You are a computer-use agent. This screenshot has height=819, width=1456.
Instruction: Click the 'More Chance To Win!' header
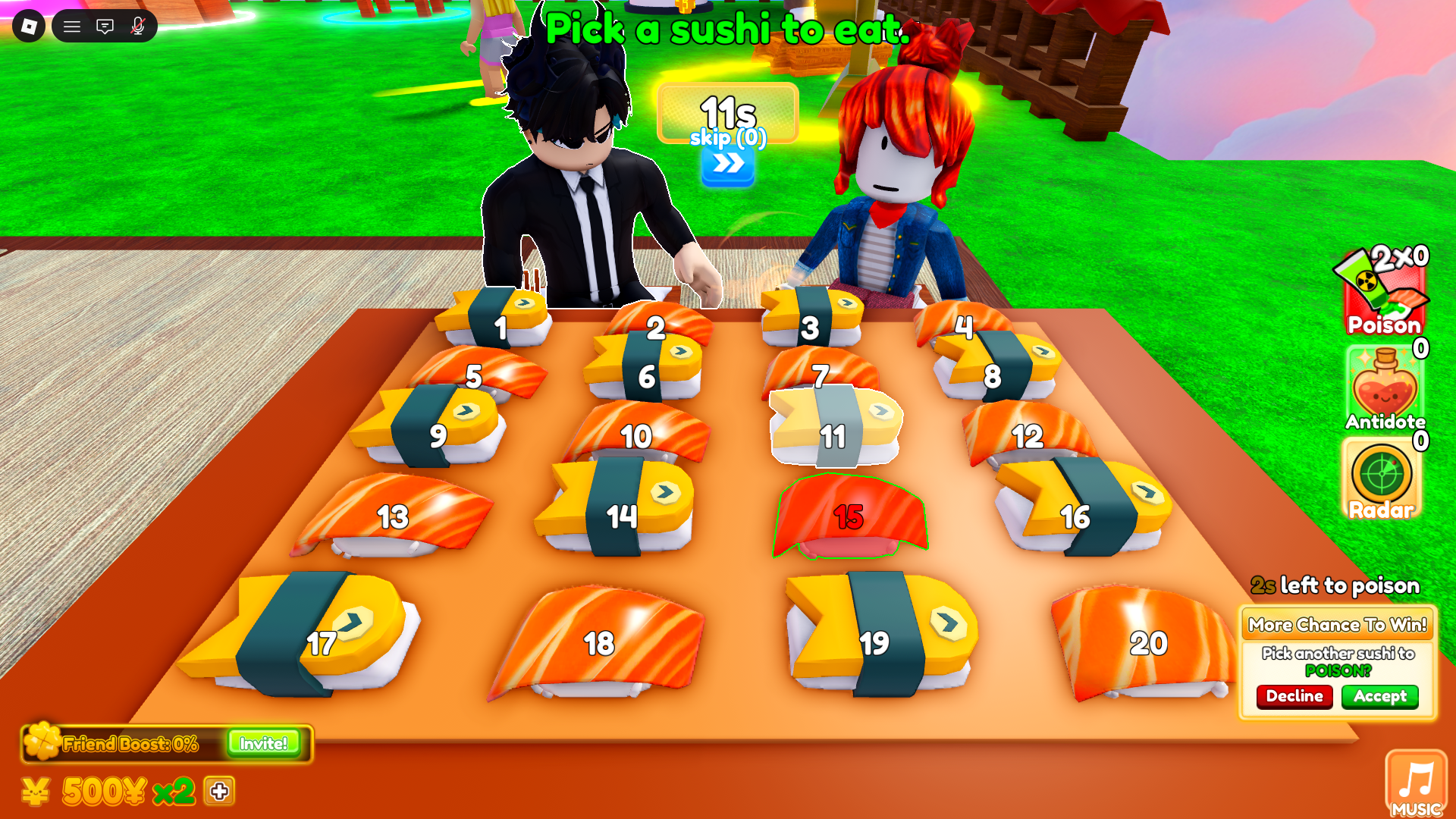1337,624
